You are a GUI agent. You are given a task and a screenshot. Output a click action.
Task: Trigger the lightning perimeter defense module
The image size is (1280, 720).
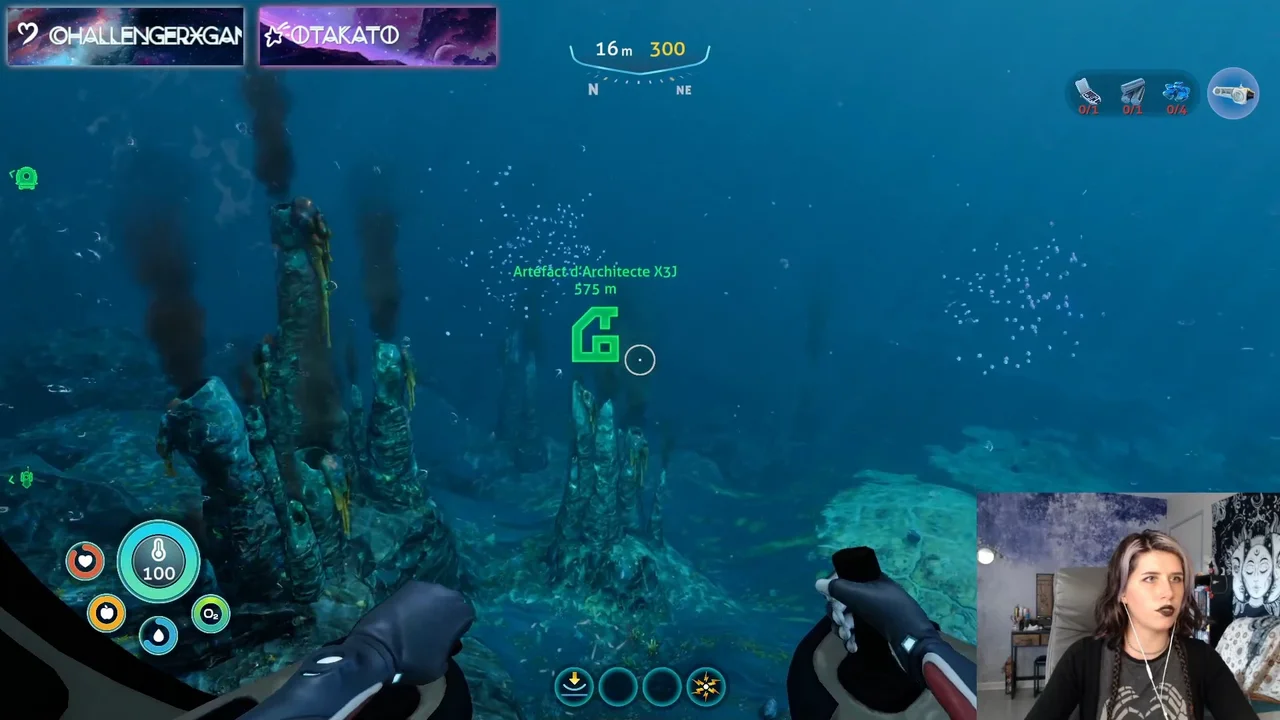click(x=706, y=686)
